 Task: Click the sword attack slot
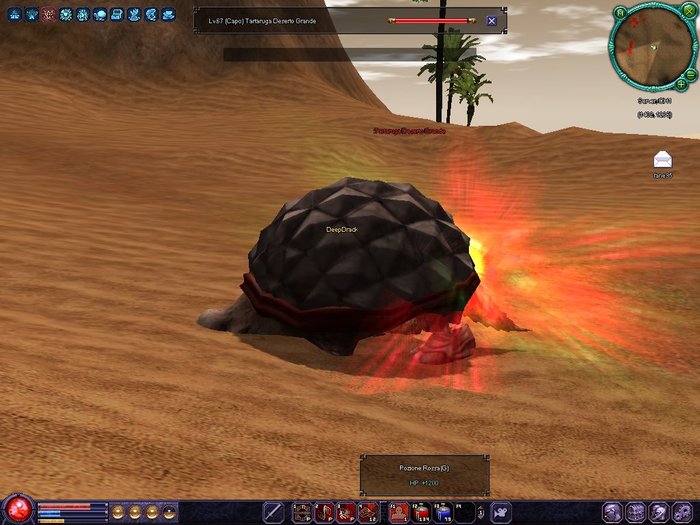point(273,512)
